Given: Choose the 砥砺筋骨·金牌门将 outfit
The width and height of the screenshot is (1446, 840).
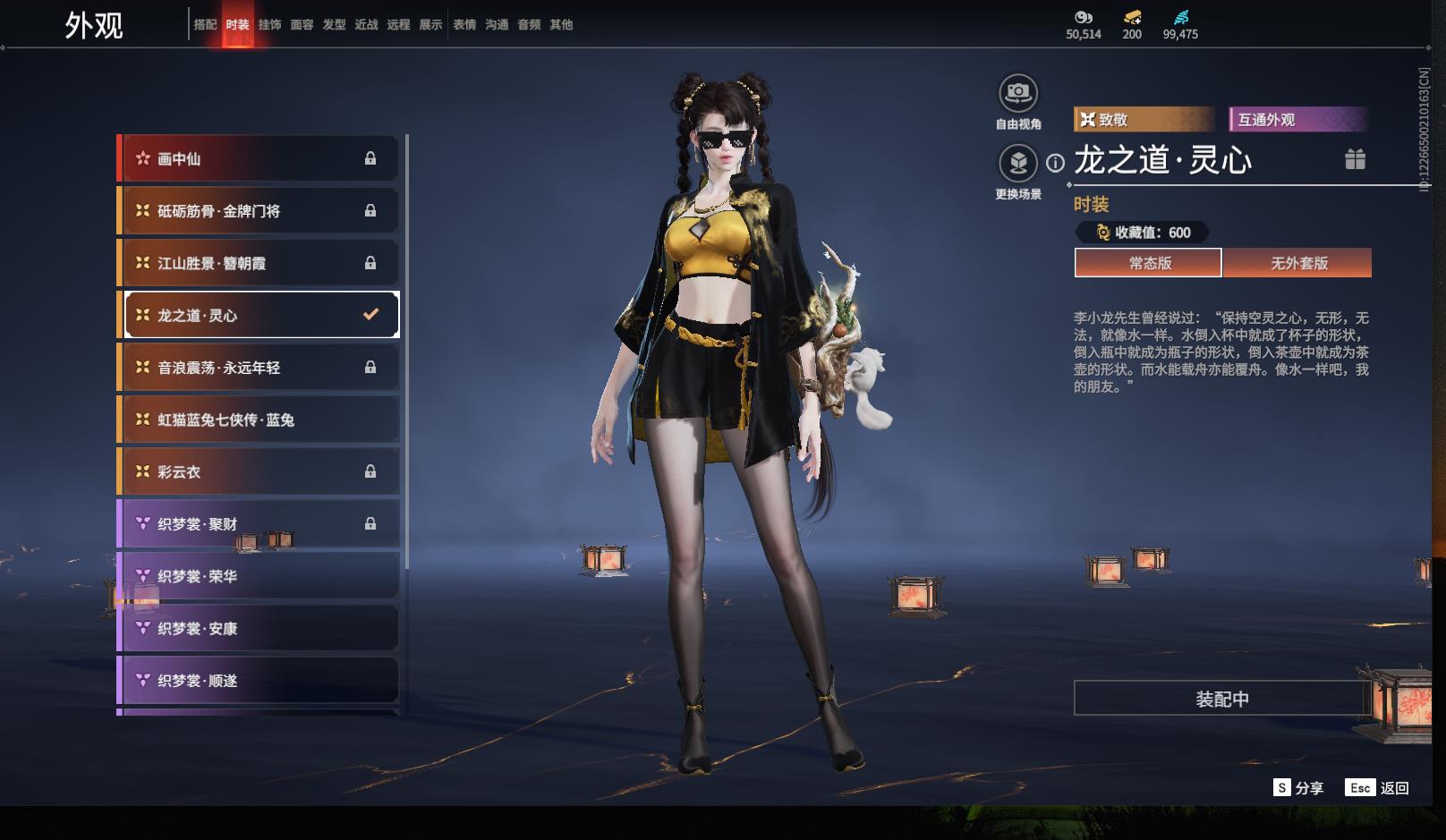Looking at the screenshot, I should point(258,211).
